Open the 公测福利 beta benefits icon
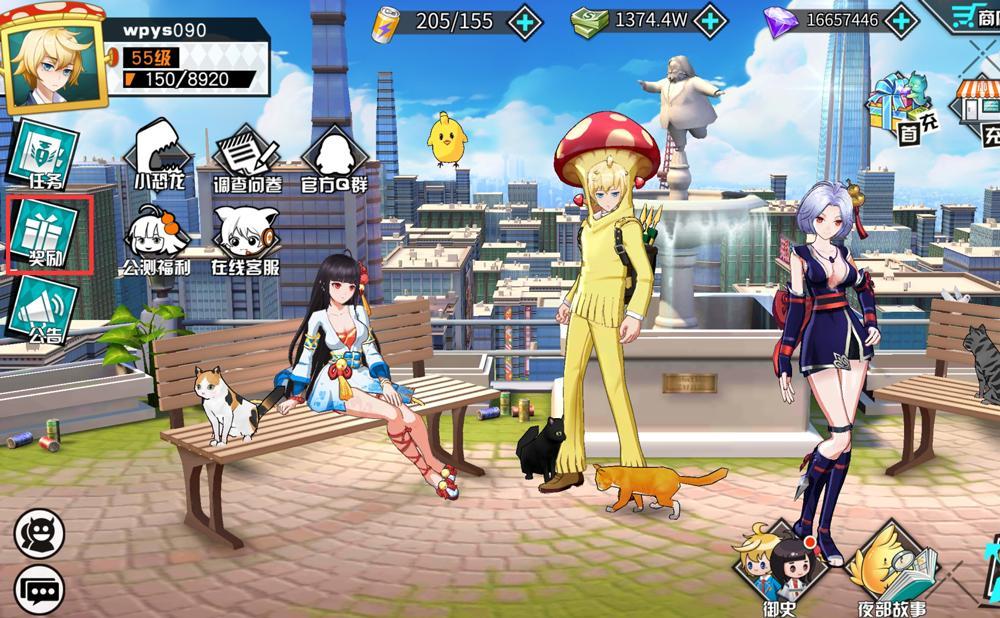The width and height of the screenshot is (1000, 618). (x=158, y=240)
